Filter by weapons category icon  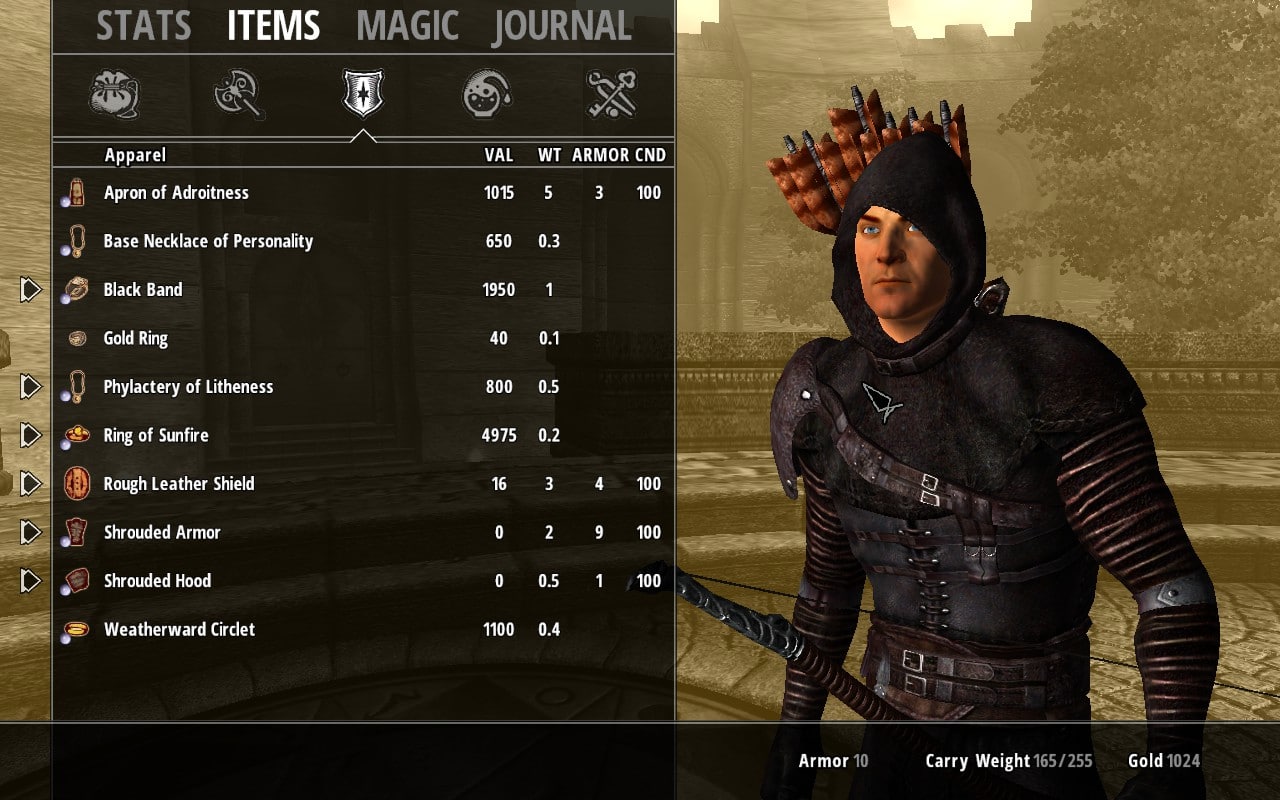pos(239,94)
